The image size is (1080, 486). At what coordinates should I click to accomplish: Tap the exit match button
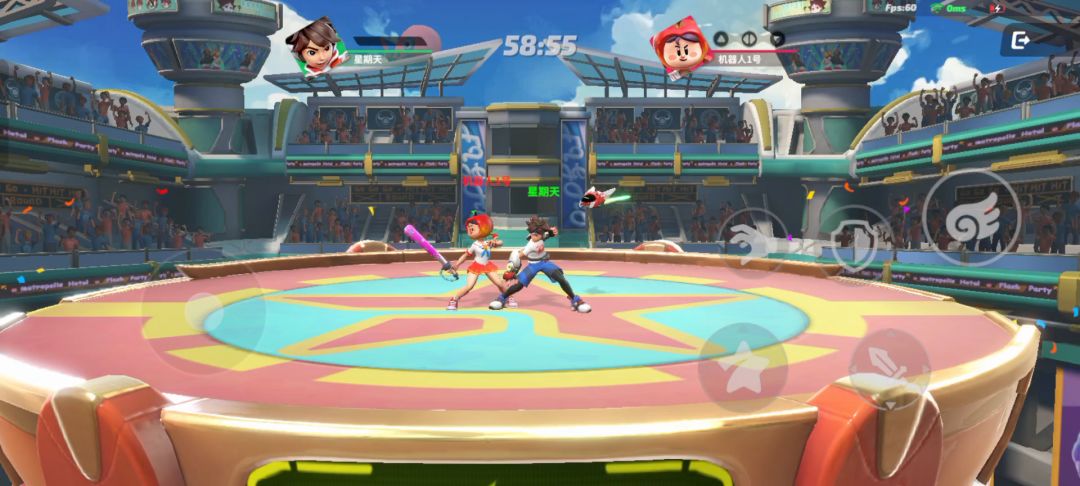pyautogui.click(x=1020, y=40)
